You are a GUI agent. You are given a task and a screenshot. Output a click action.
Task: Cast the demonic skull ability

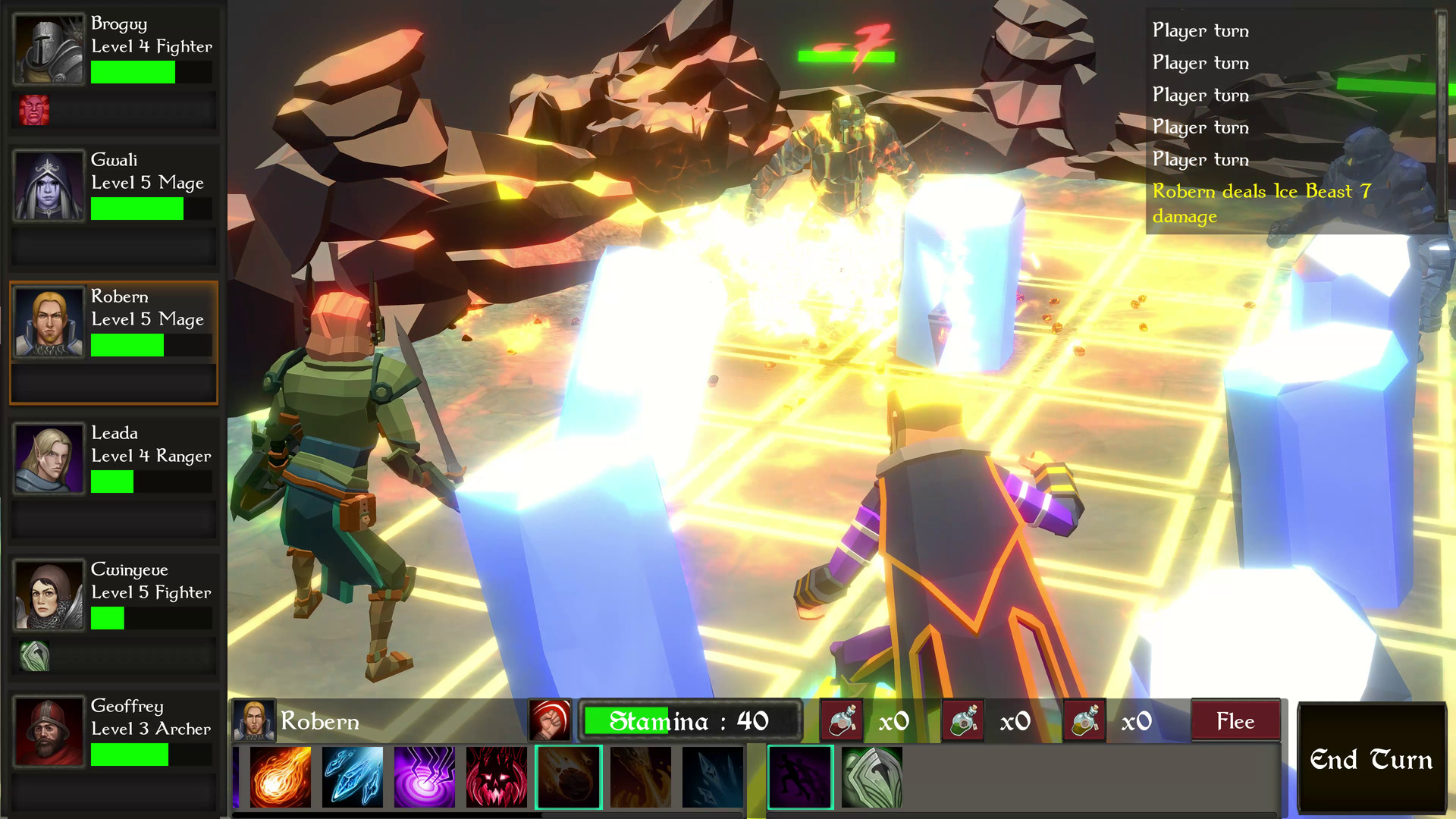(496, 775)
